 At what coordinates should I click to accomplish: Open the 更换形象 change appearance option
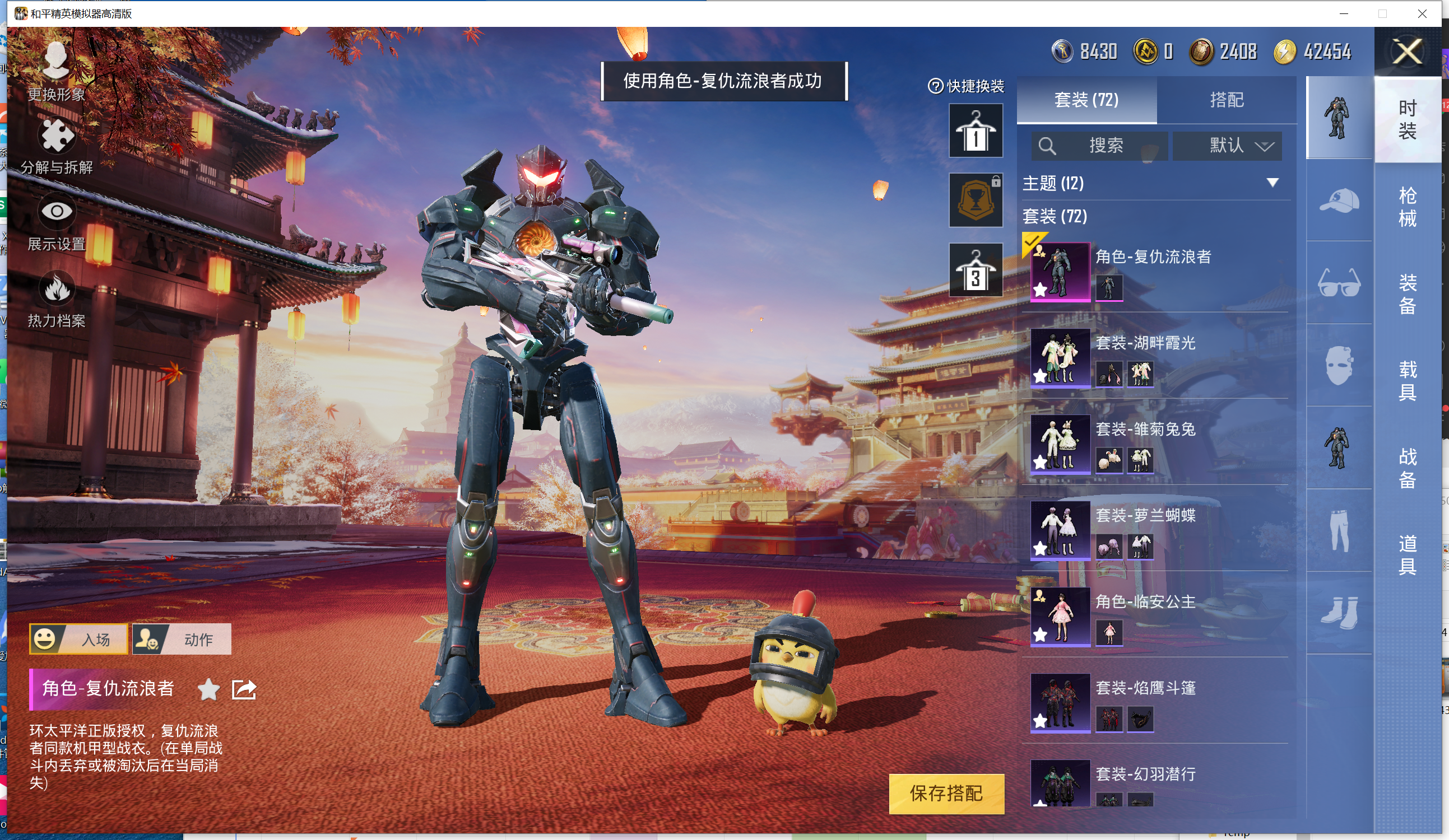(57, 71)
